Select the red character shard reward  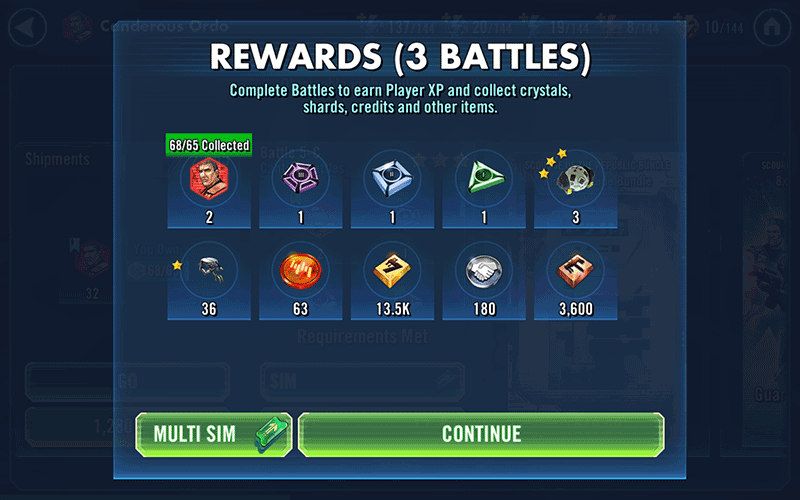pos(209,180)
